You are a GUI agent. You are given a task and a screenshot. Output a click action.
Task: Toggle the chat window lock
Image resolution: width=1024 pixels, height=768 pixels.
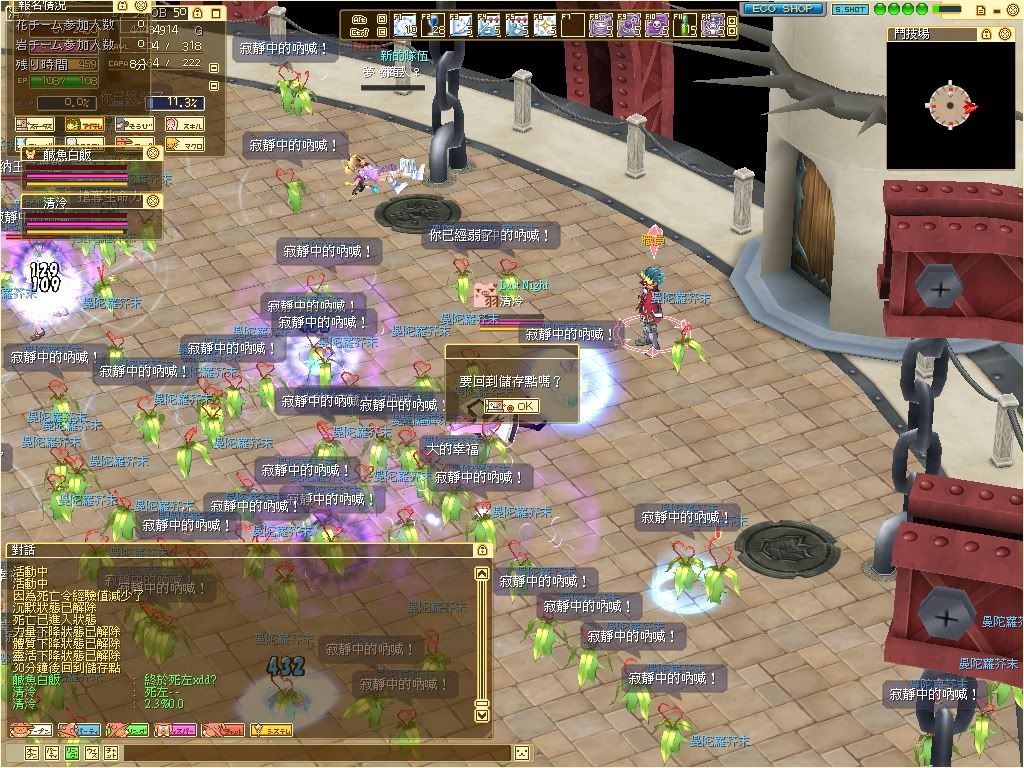pyautogui.click(x=483, y=550)
